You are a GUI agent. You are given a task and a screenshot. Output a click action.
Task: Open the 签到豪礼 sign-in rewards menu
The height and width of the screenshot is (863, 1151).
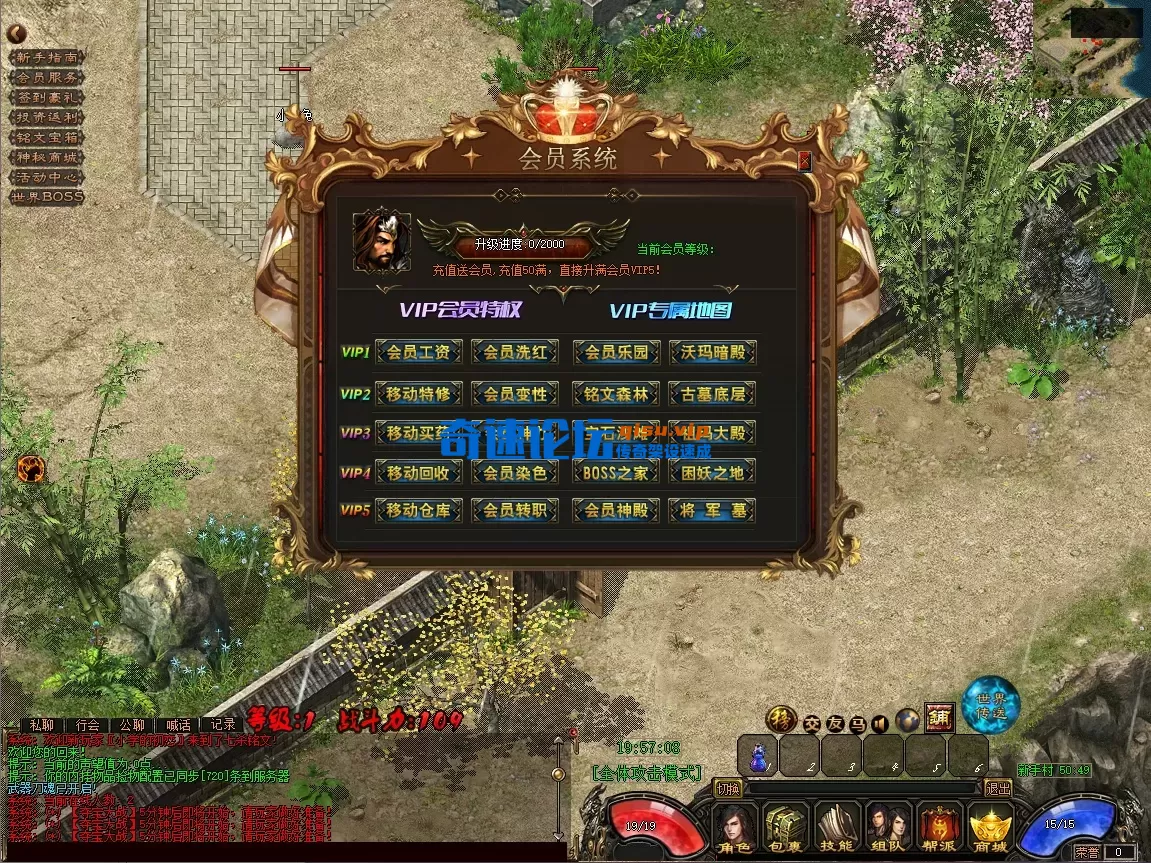pos(47,97)
